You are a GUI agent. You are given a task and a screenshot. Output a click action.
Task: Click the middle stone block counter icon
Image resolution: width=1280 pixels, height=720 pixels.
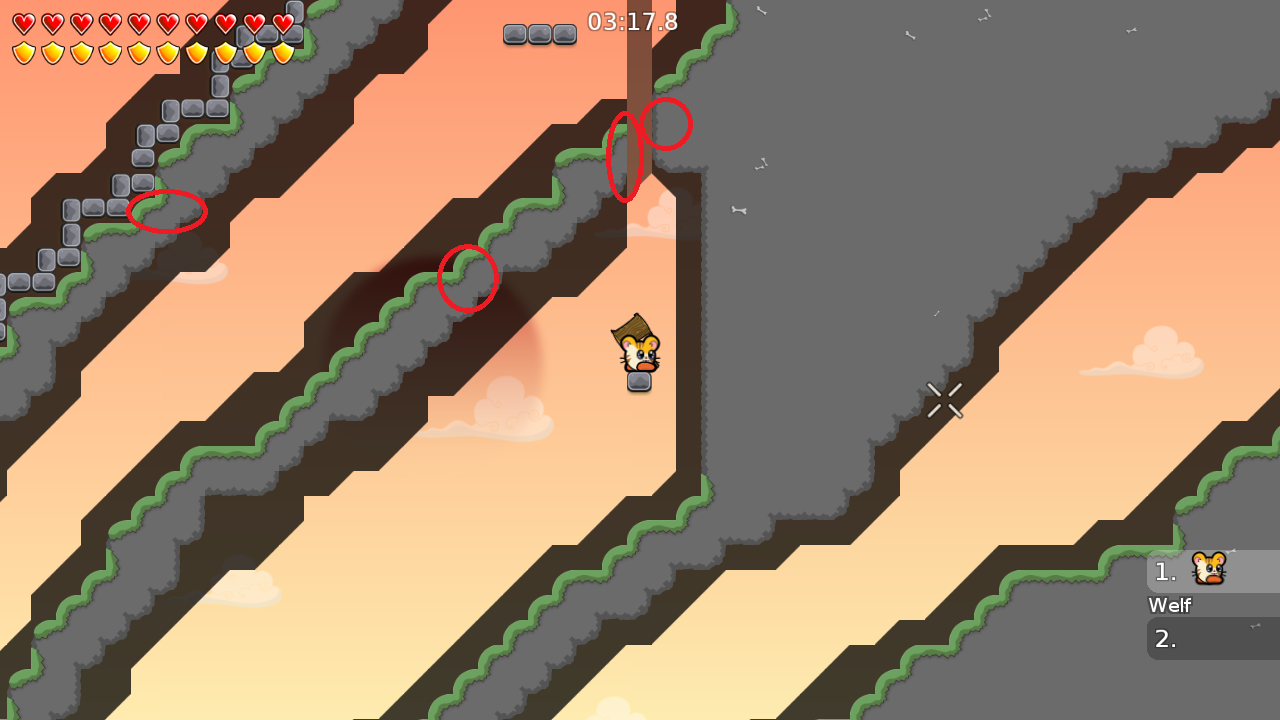point(540,34)
